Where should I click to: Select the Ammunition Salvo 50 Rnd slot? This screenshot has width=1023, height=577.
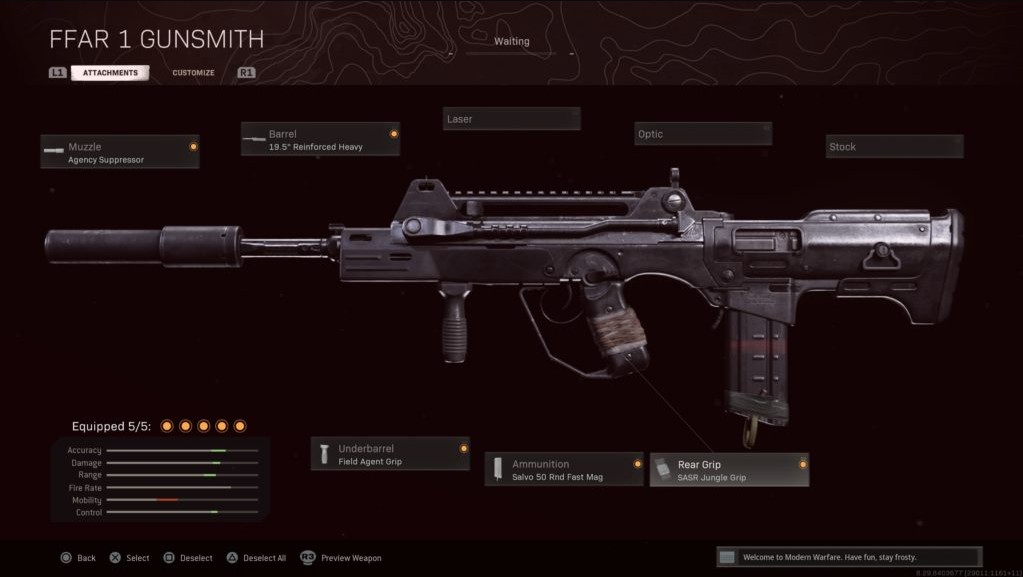pos(564,469)
